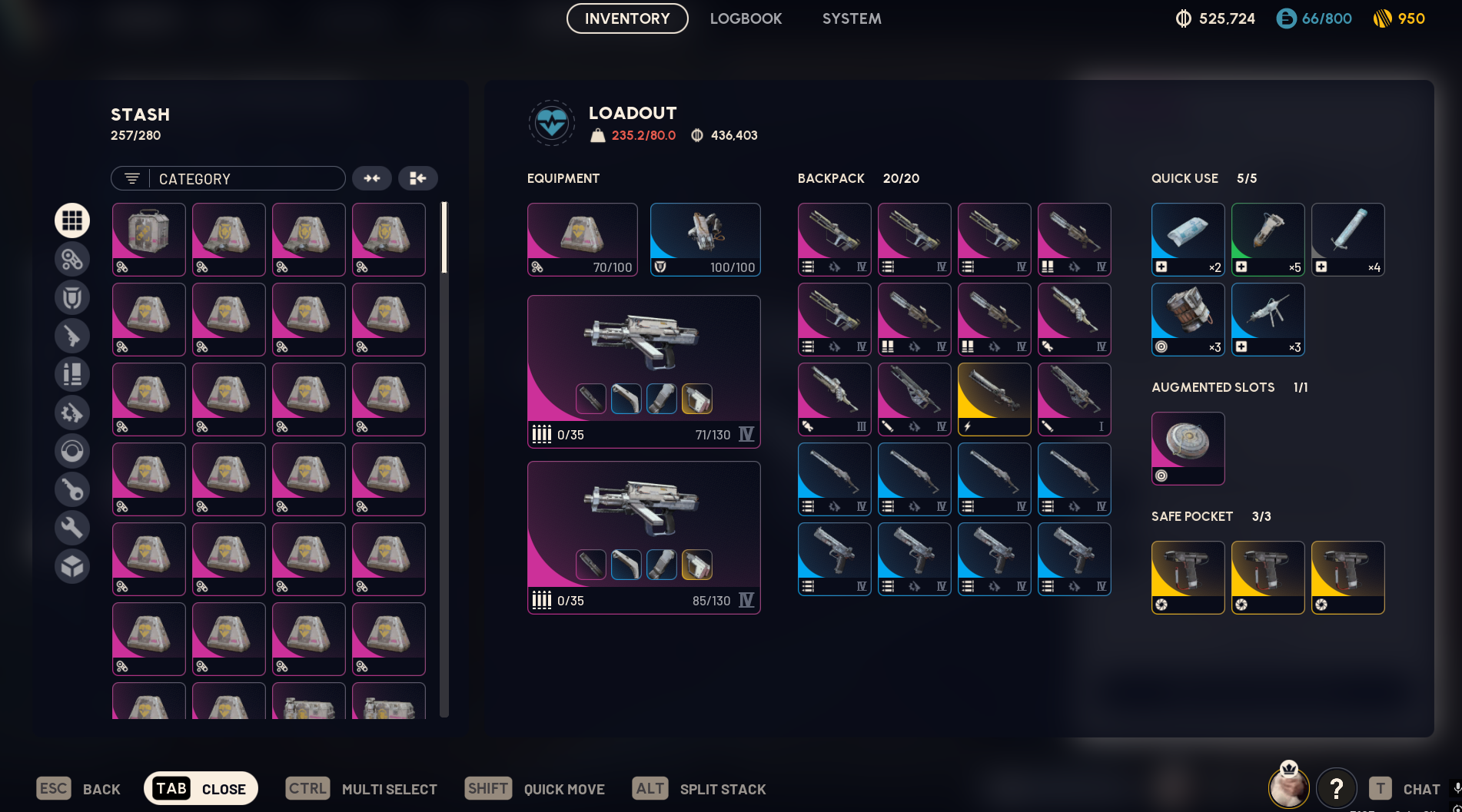Viewport: 1462px width, 812px height.
Task: Filter stash by materials cube icon
Action: click(72, 566)
